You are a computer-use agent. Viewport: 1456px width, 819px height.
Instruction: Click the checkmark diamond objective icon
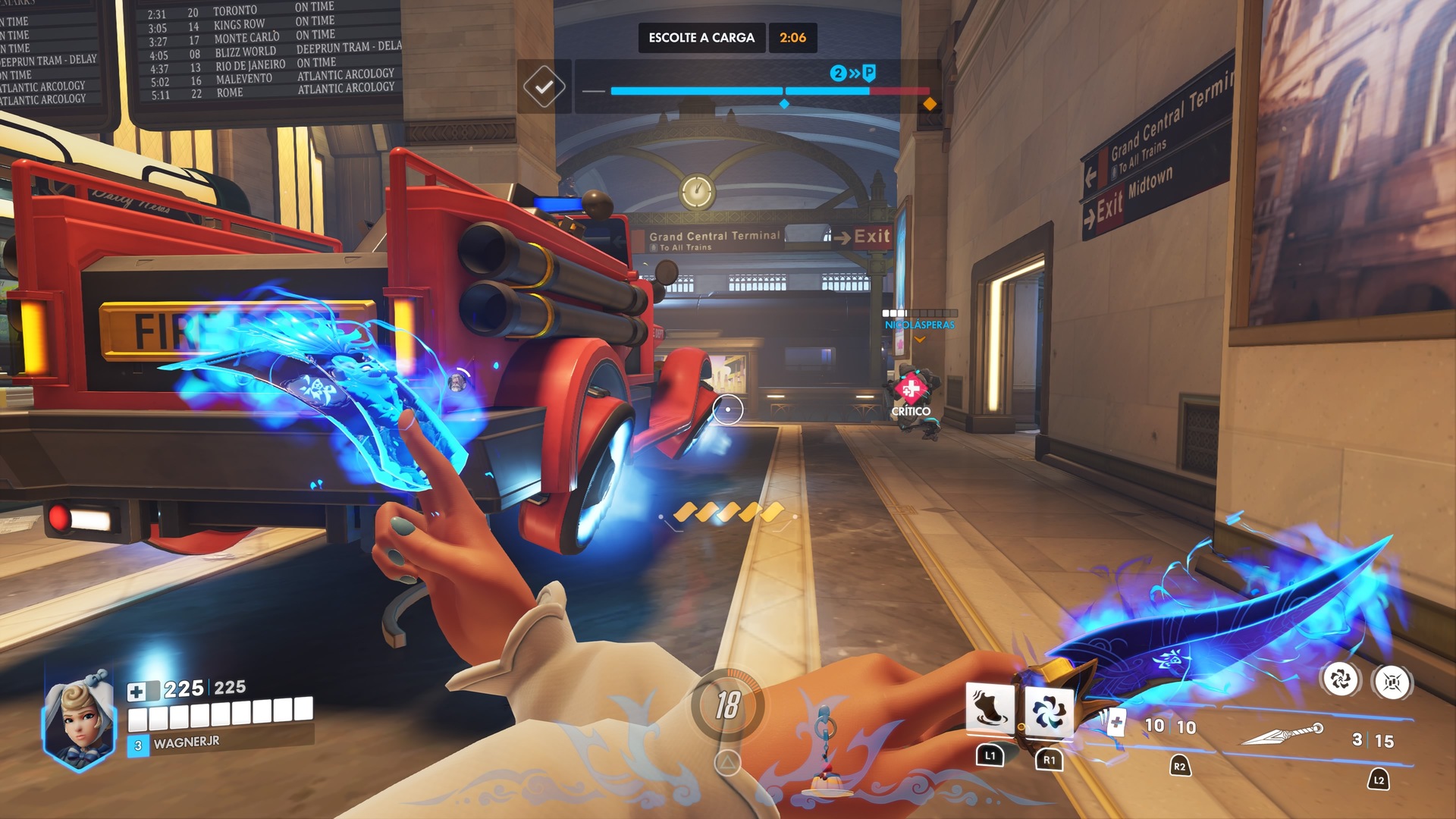pos(544,87)
